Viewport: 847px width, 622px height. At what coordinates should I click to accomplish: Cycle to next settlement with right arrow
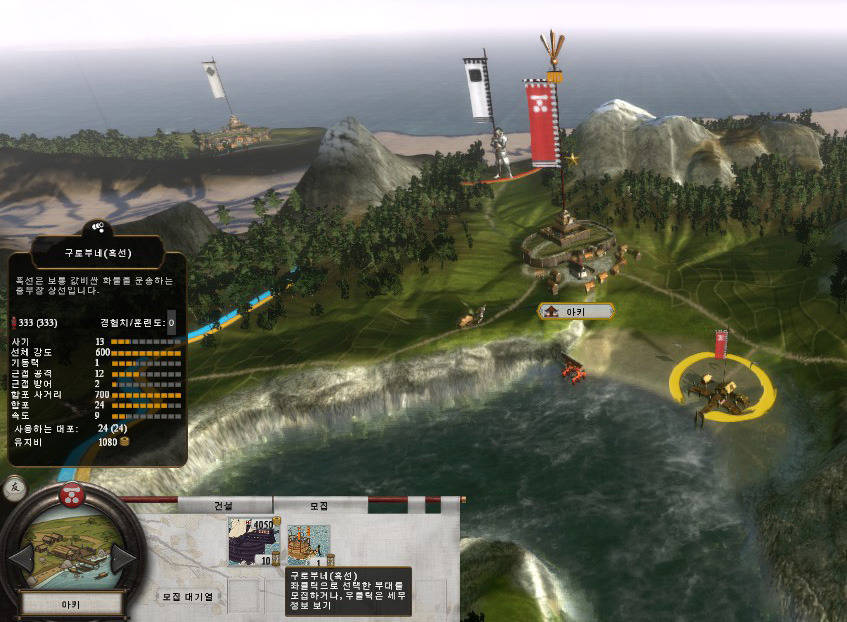click(x=124, y=557)
